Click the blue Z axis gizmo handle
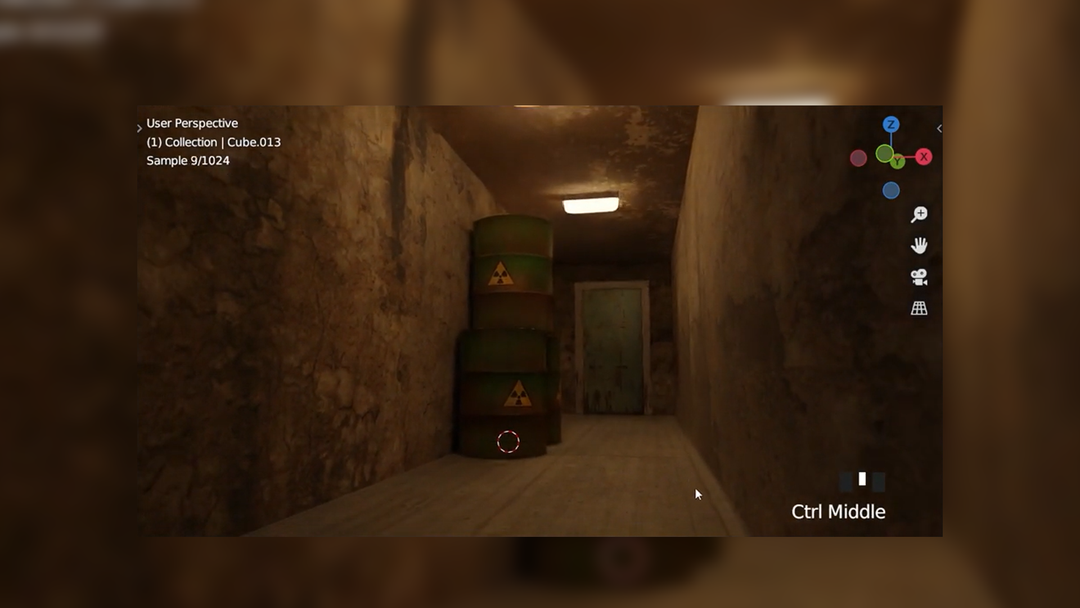 coord(891,125)
